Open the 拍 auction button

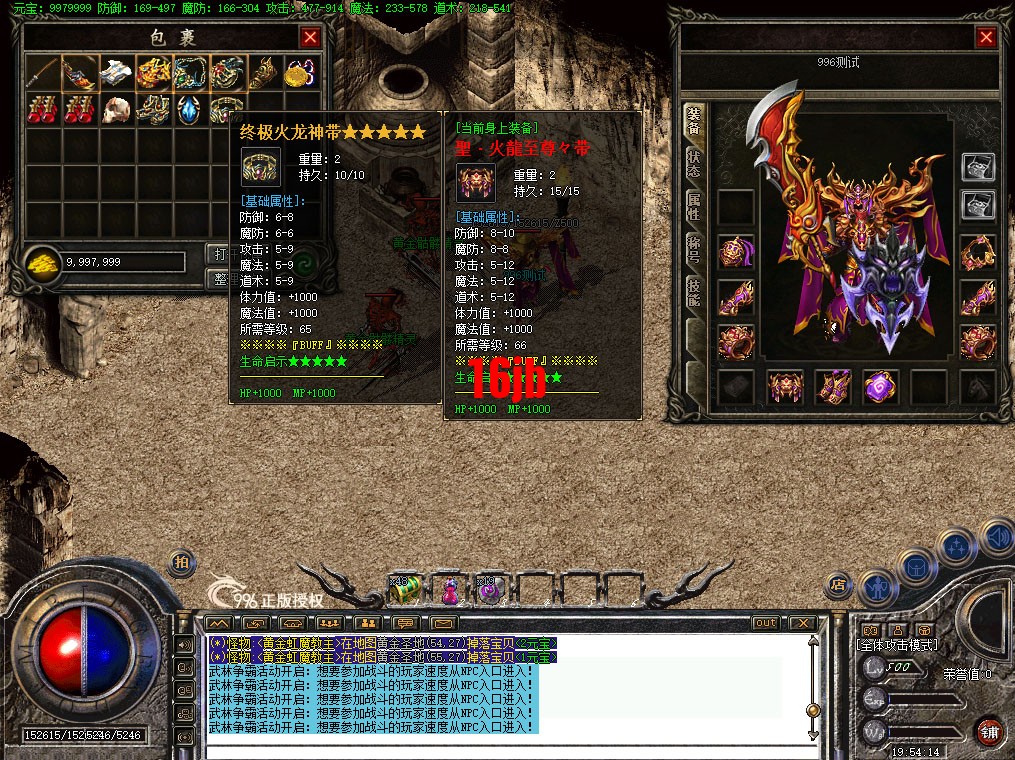tap(181, 561)
